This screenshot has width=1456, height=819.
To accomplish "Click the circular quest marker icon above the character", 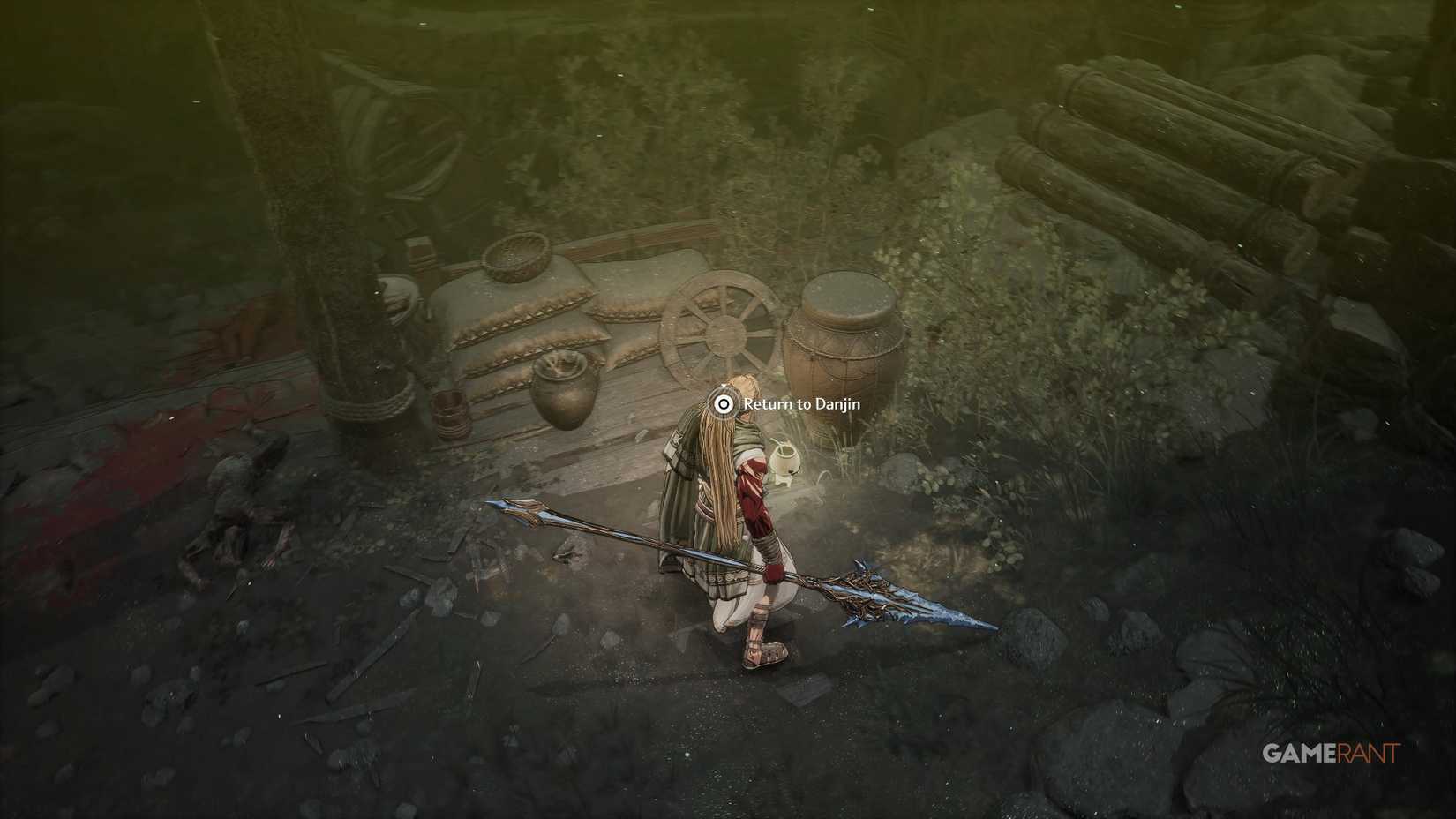I will click(x=724, y=404).
